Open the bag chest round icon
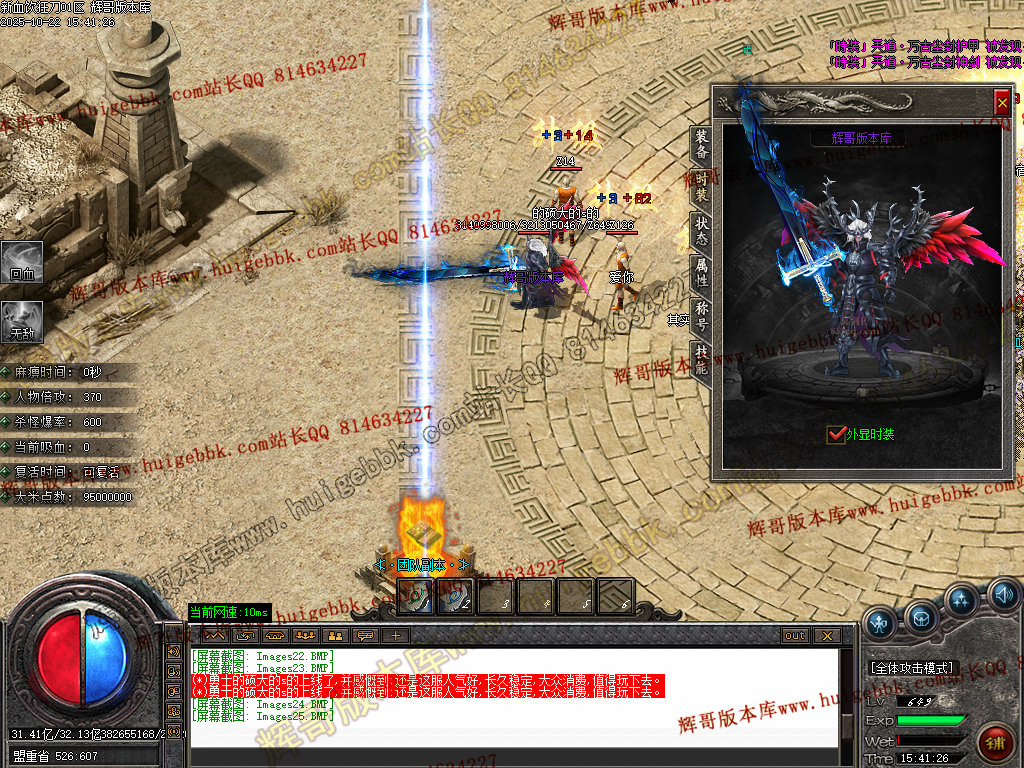1024x768 pixels. coord(921,617)
